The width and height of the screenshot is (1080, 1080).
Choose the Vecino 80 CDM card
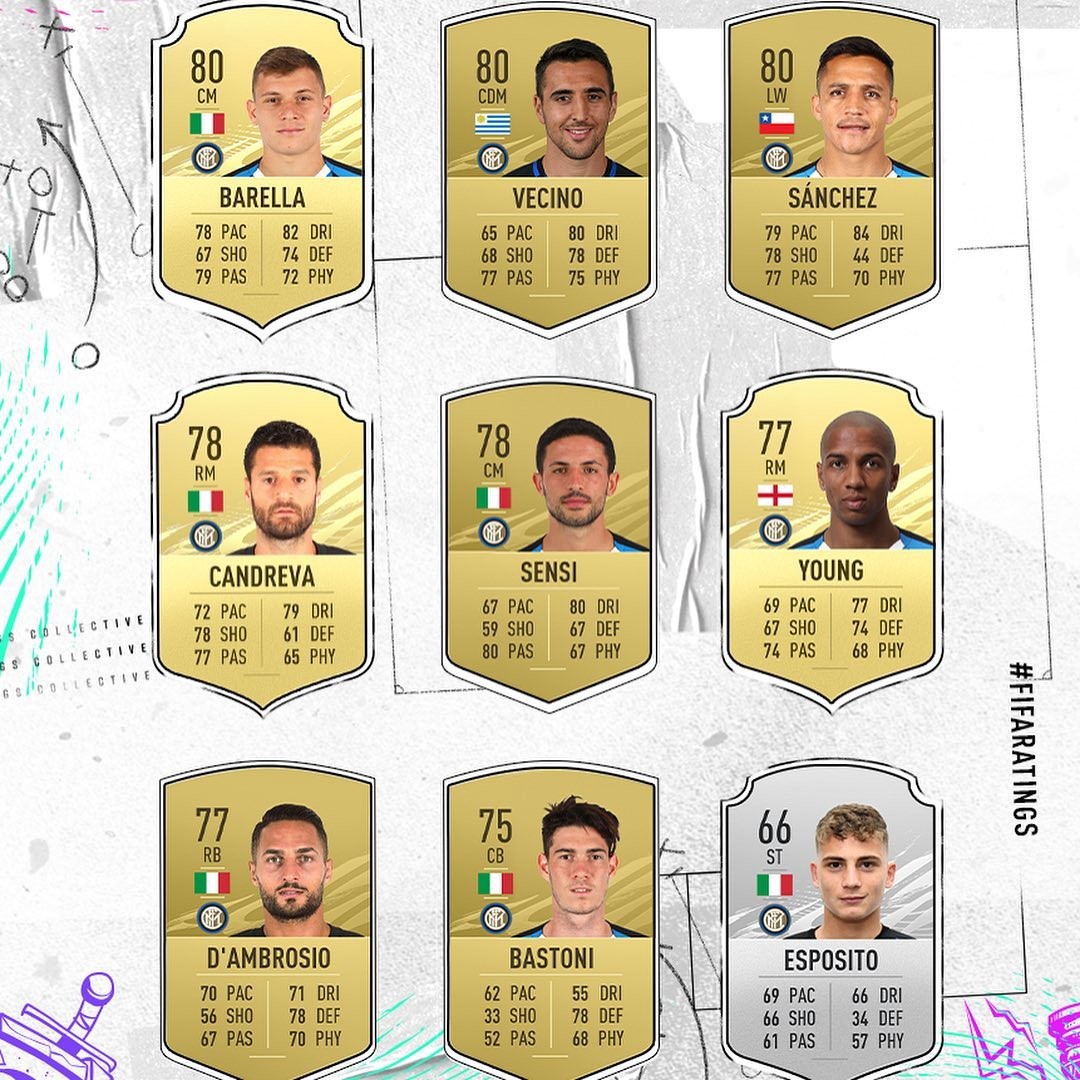[x=547, y=170]
